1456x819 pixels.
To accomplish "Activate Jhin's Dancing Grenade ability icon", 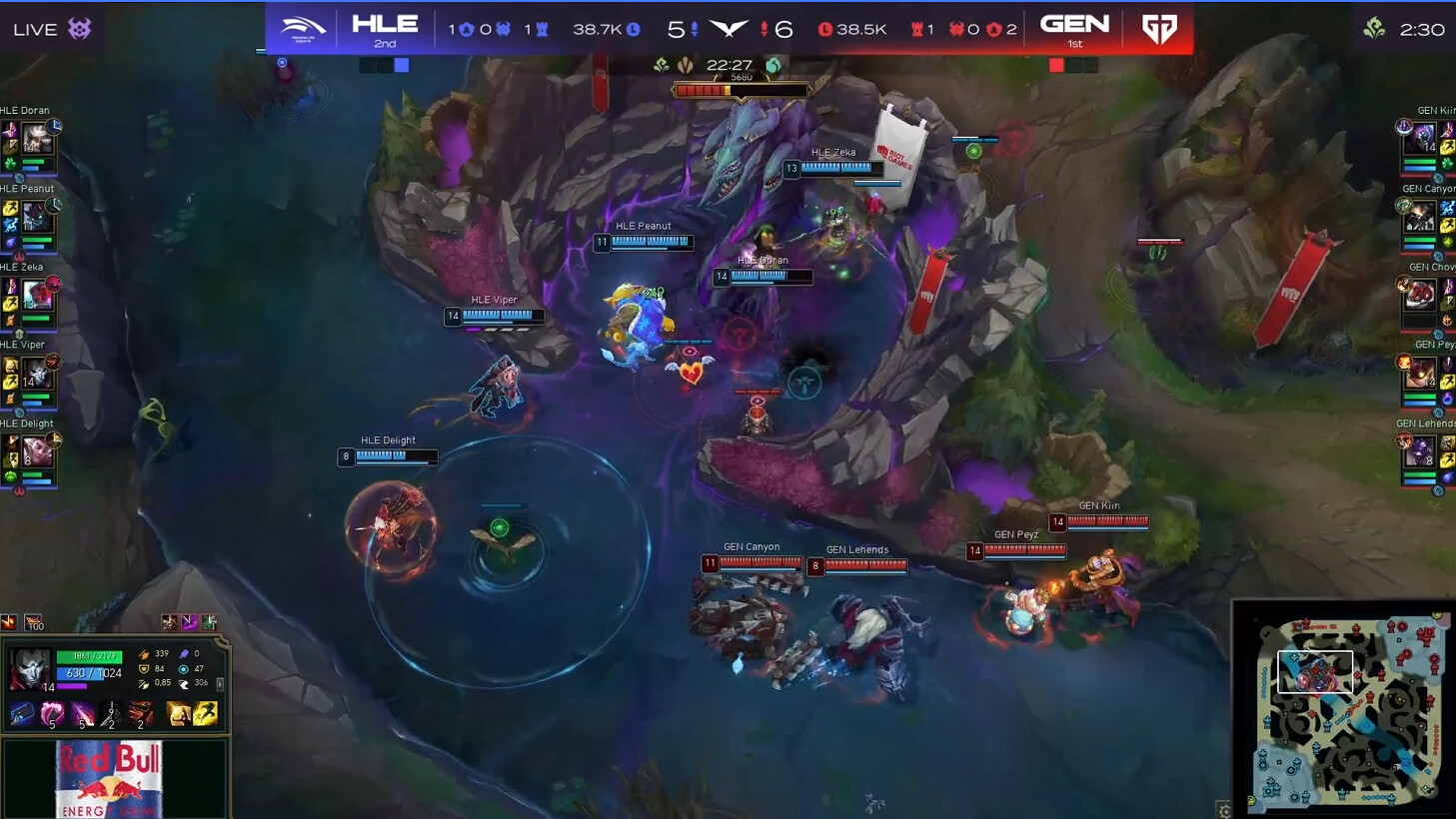I will pyautogui.click(x=52, y=713).
